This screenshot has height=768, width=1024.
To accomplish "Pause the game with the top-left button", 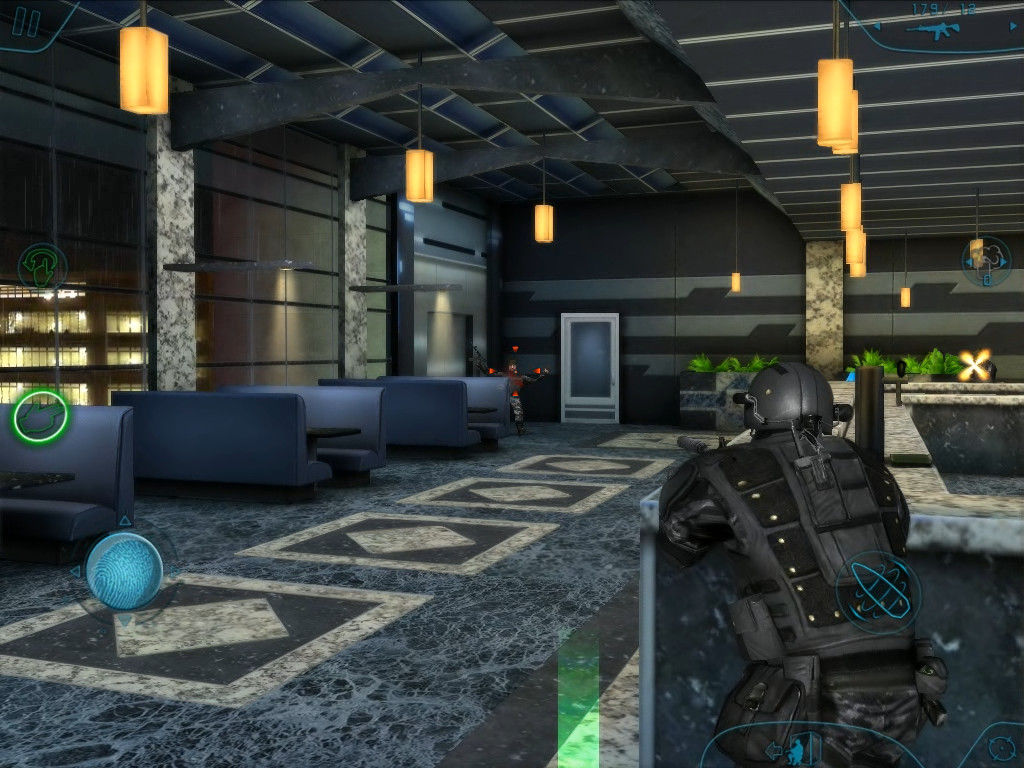I will tap(27, 22).
